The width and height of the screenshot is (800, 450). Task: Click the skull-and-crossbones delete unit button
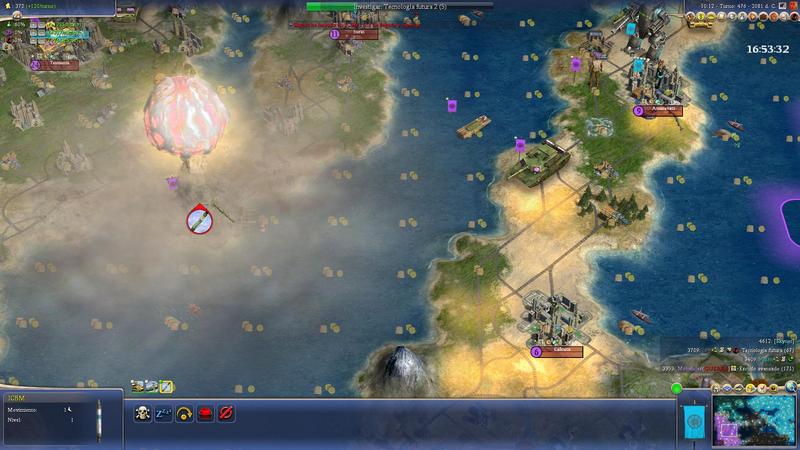click(x=142, y=411)
